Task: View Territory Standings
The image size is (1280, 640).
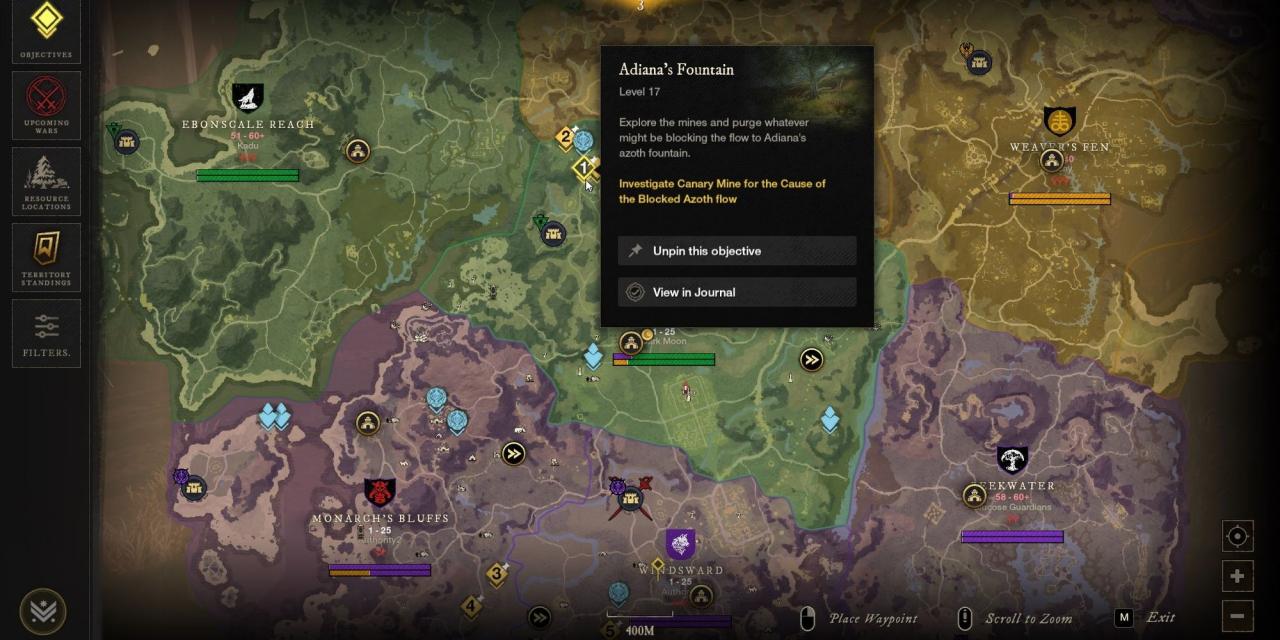Action: (46, 257)
